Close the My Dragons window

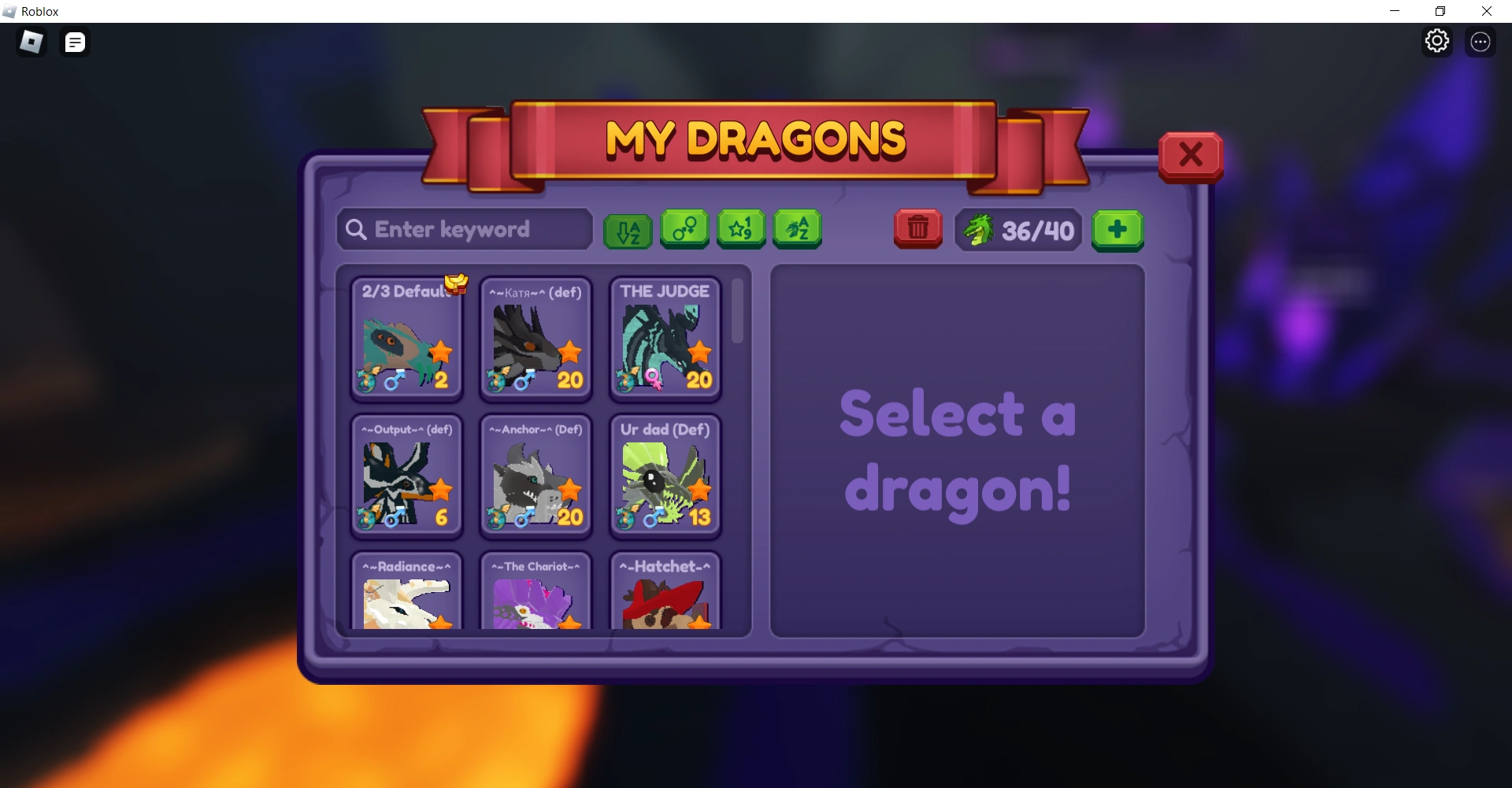1190,155
